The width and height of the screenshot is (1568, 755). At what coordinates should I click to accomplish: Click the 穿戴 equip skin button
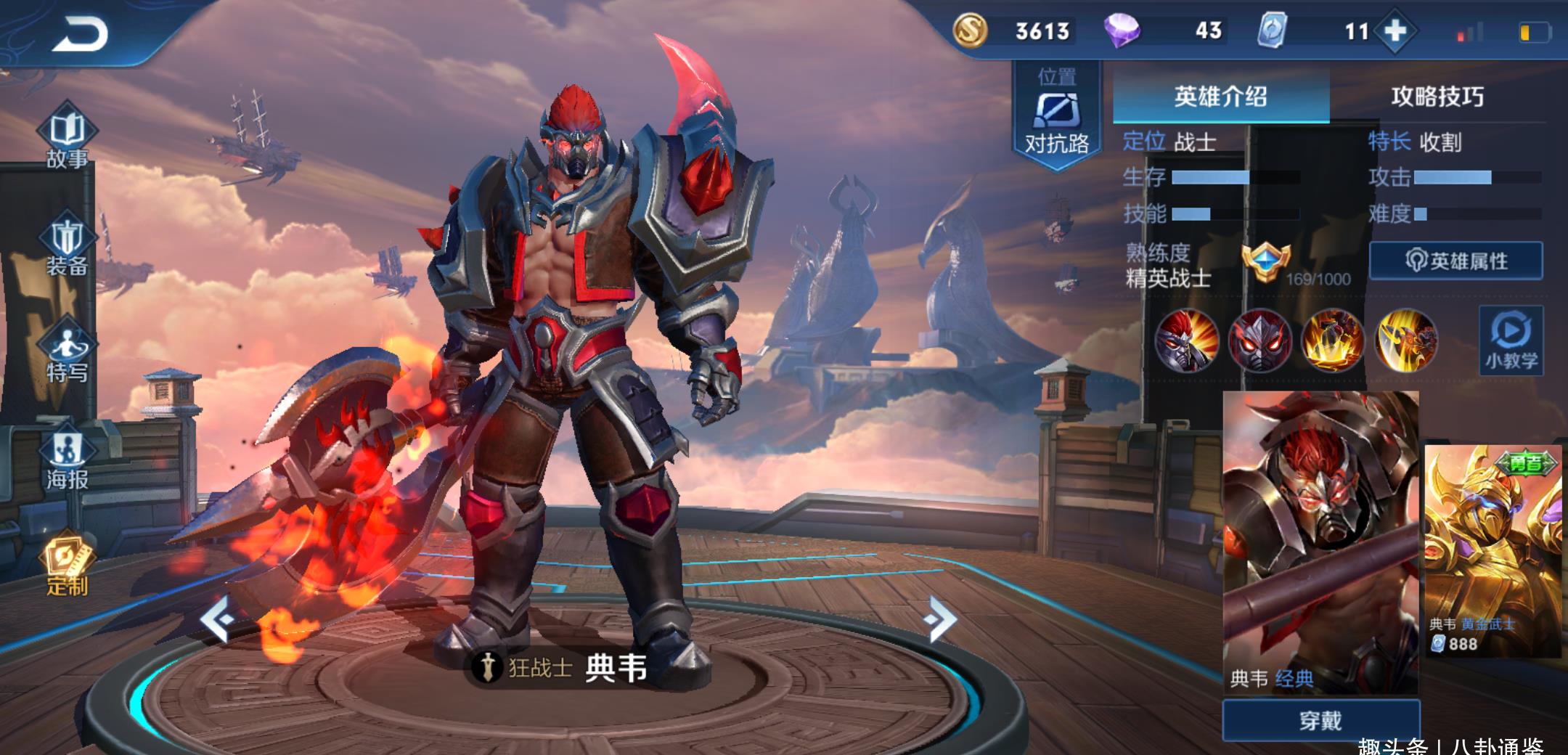tap(1320, 720)
